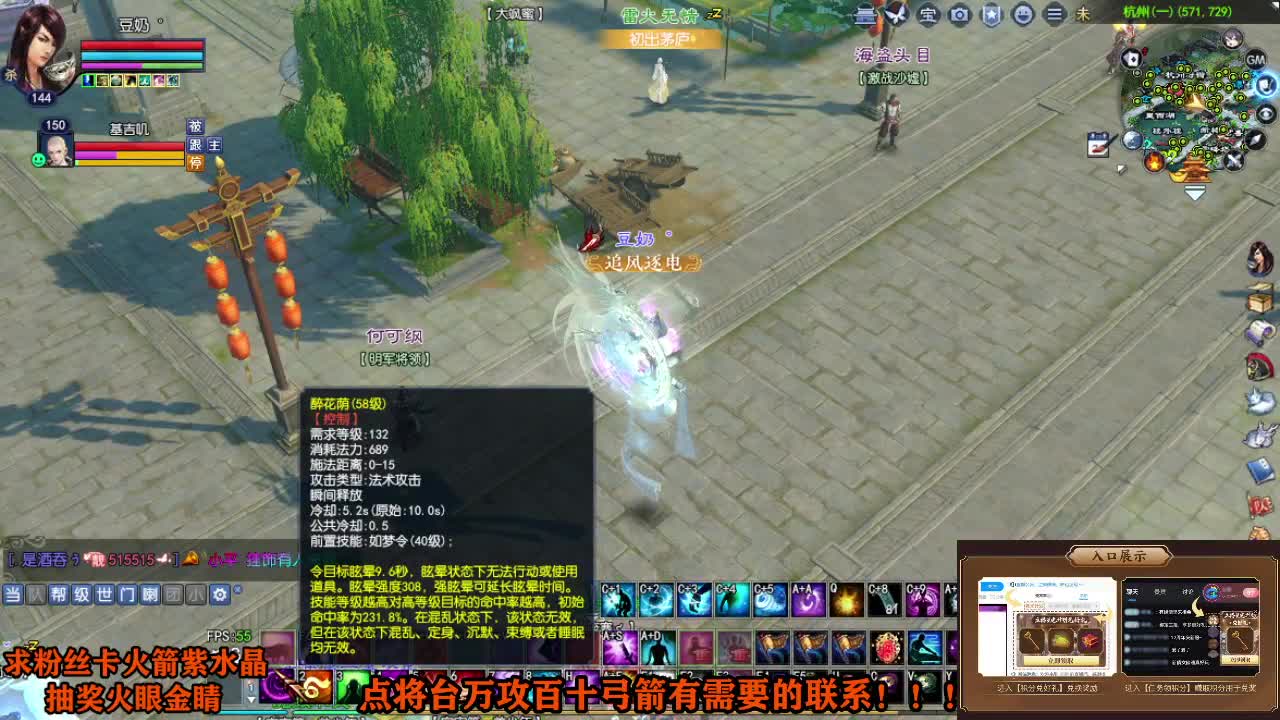This screenshot has height=720, width=1280.
Task: Open the smiley emoticon icon in top bar
Action: pyautogui.click(x=1023, y=14)
